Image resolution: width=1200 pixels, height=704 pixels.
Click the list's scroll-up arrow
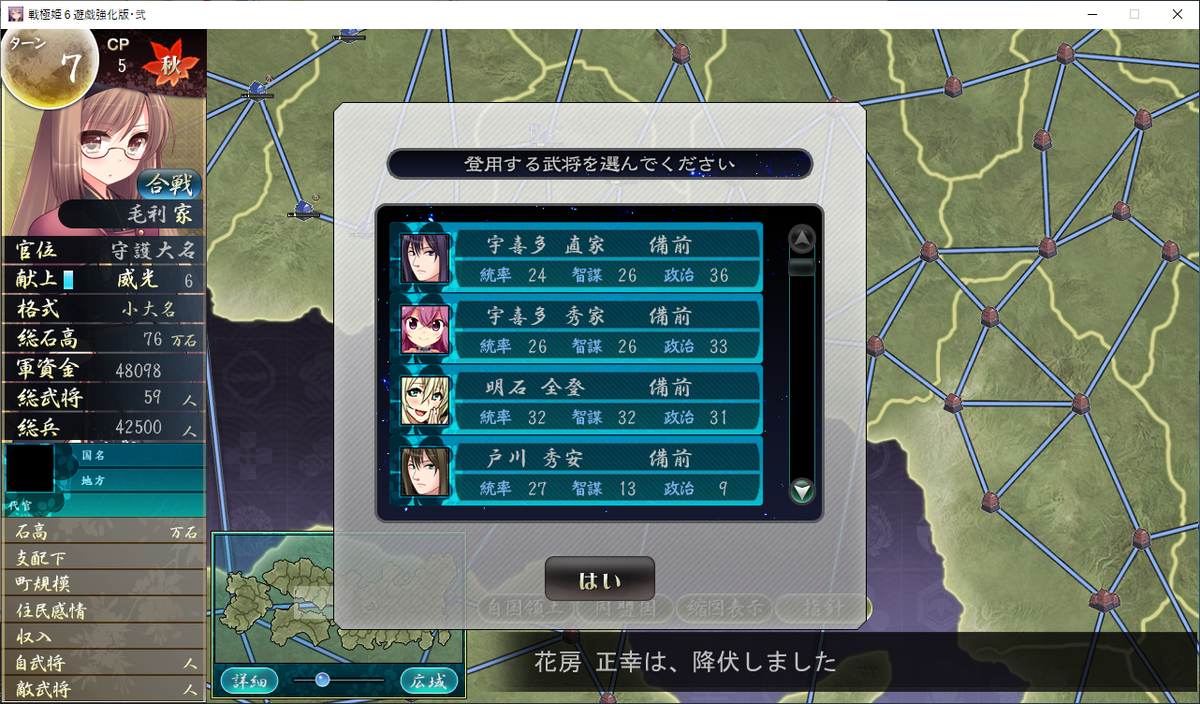tap(802, 238)
